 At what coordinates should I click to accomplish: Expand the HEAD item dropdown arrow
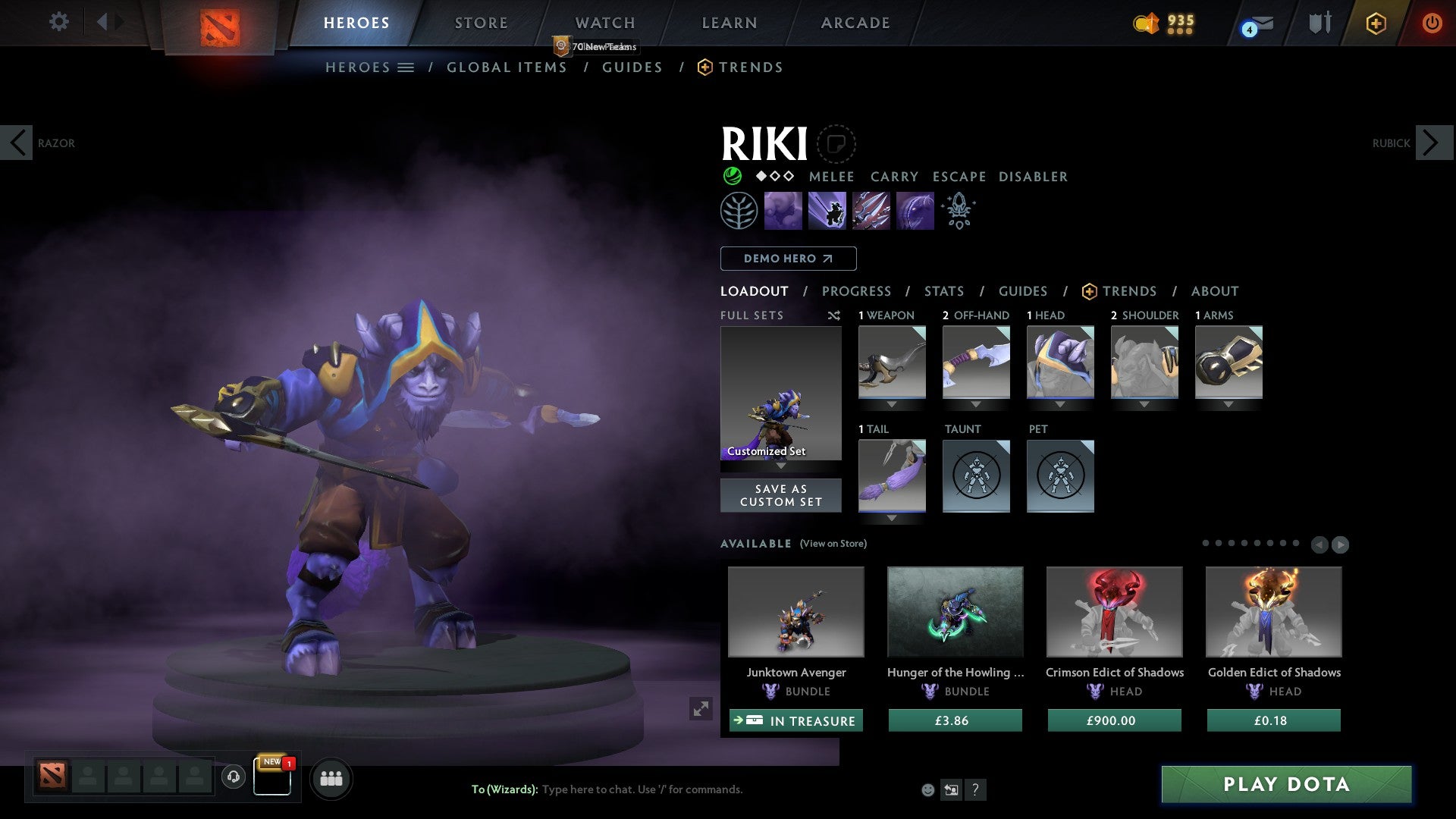(x=1060, y=404)
